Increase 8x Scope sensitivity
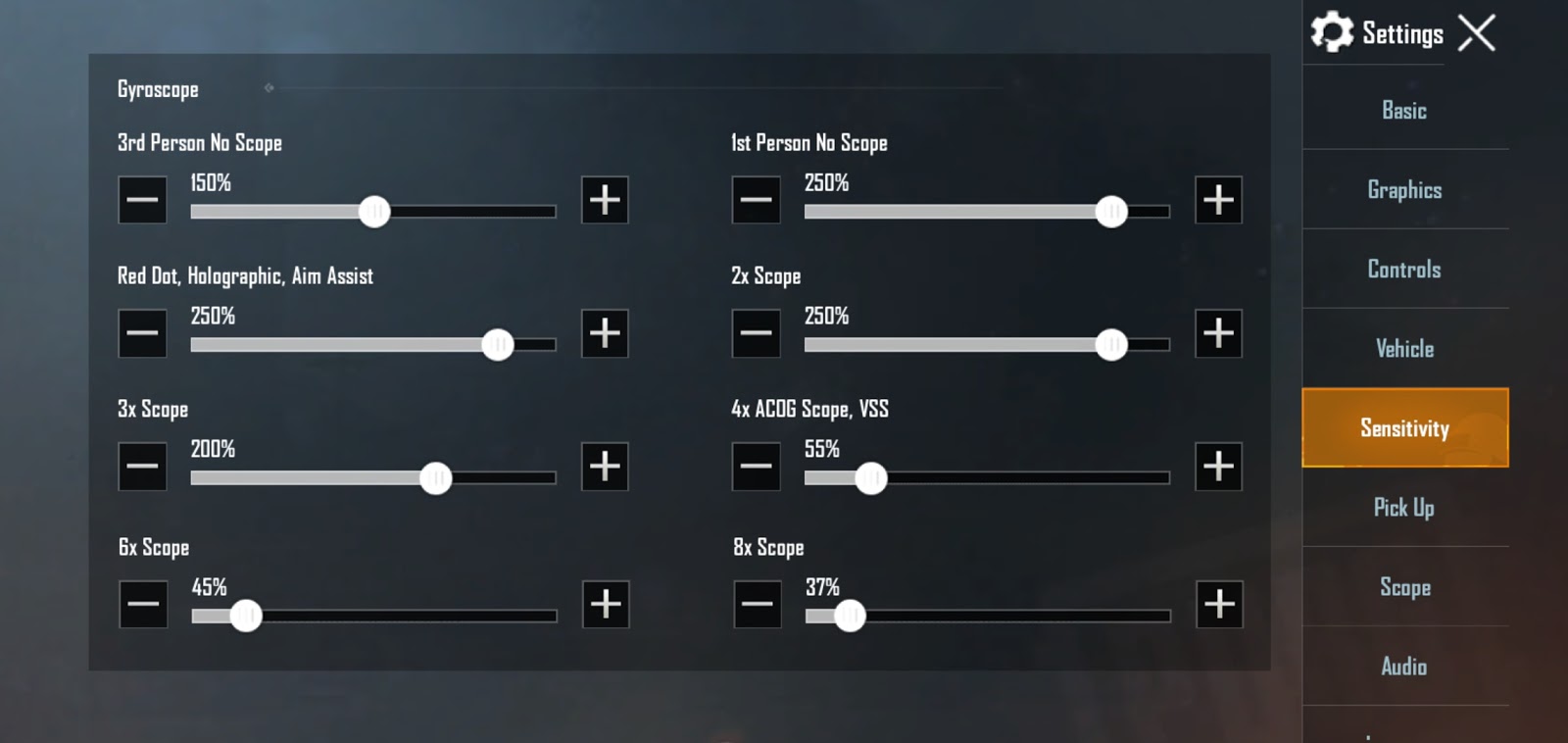Viewport: 1568px width, 743px height. [1218, 605]
